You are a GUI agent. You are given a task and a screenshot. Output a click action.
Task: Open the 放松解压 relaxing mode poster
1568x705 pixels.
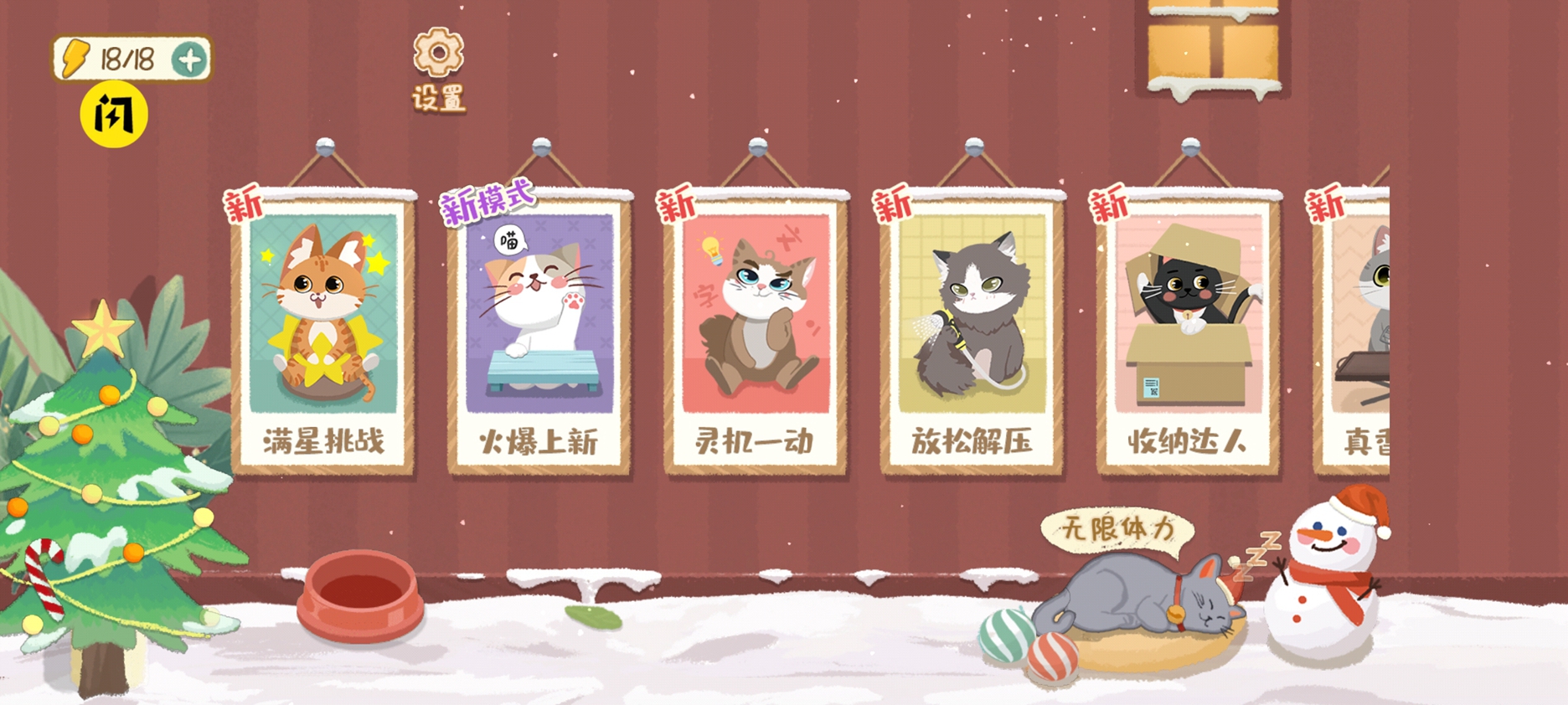click(972, 327)
